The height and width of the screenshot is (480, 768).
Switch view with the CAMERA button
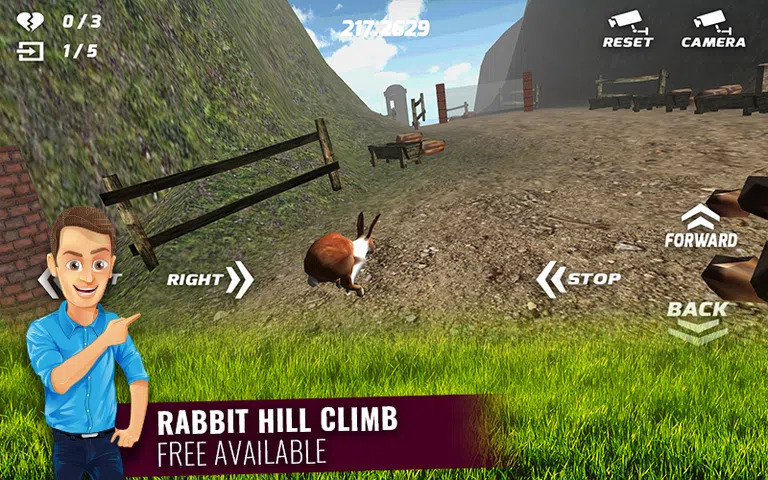712,29
